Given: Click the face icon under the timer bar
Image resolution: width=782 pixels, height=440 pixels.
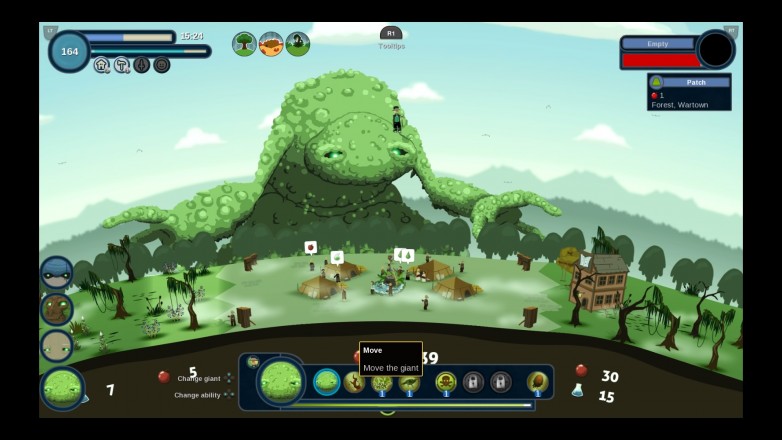Looking at the screenshot, I should (161, 65).
